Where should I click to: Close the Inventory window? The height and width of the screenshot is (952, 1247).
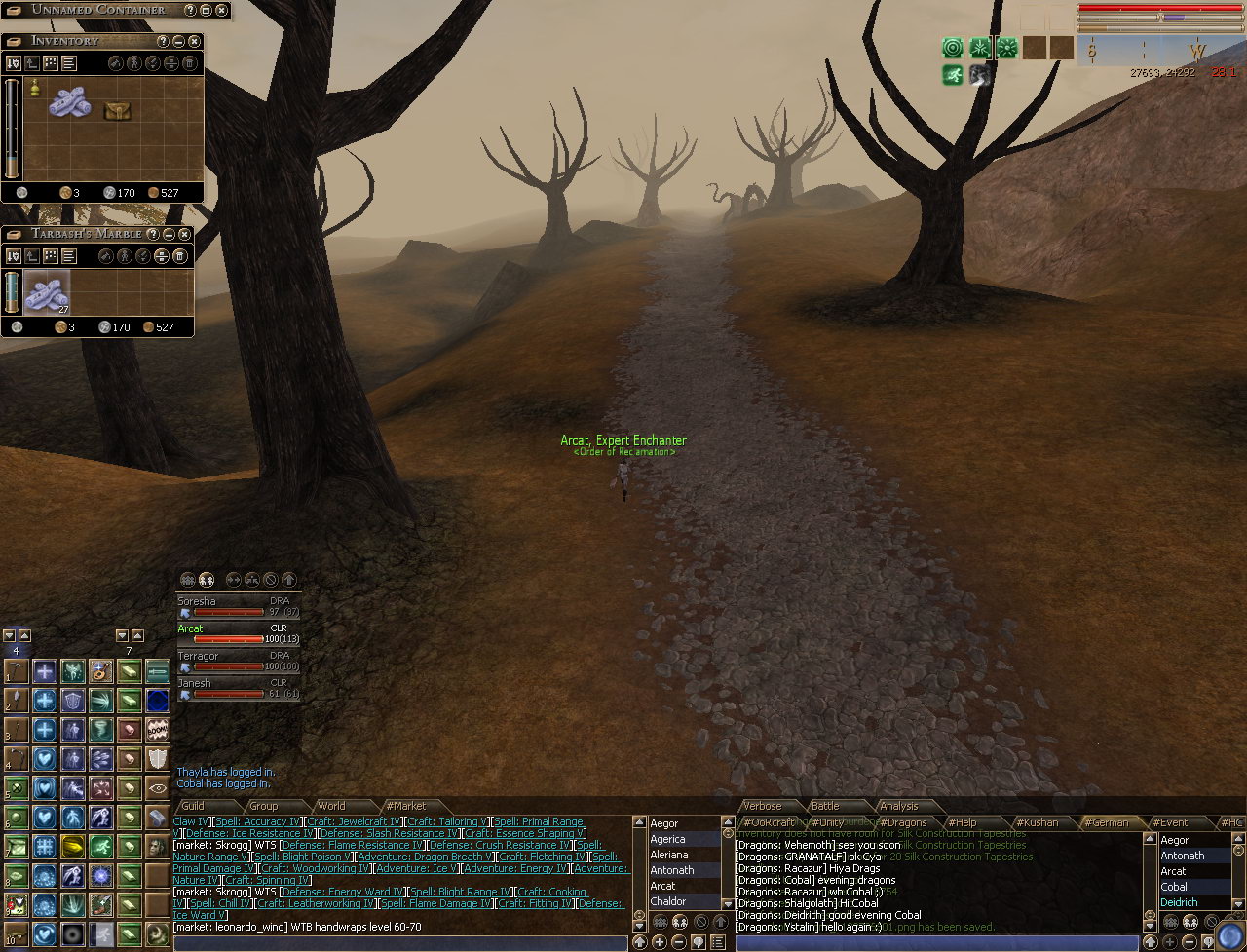tap(194, 41)
